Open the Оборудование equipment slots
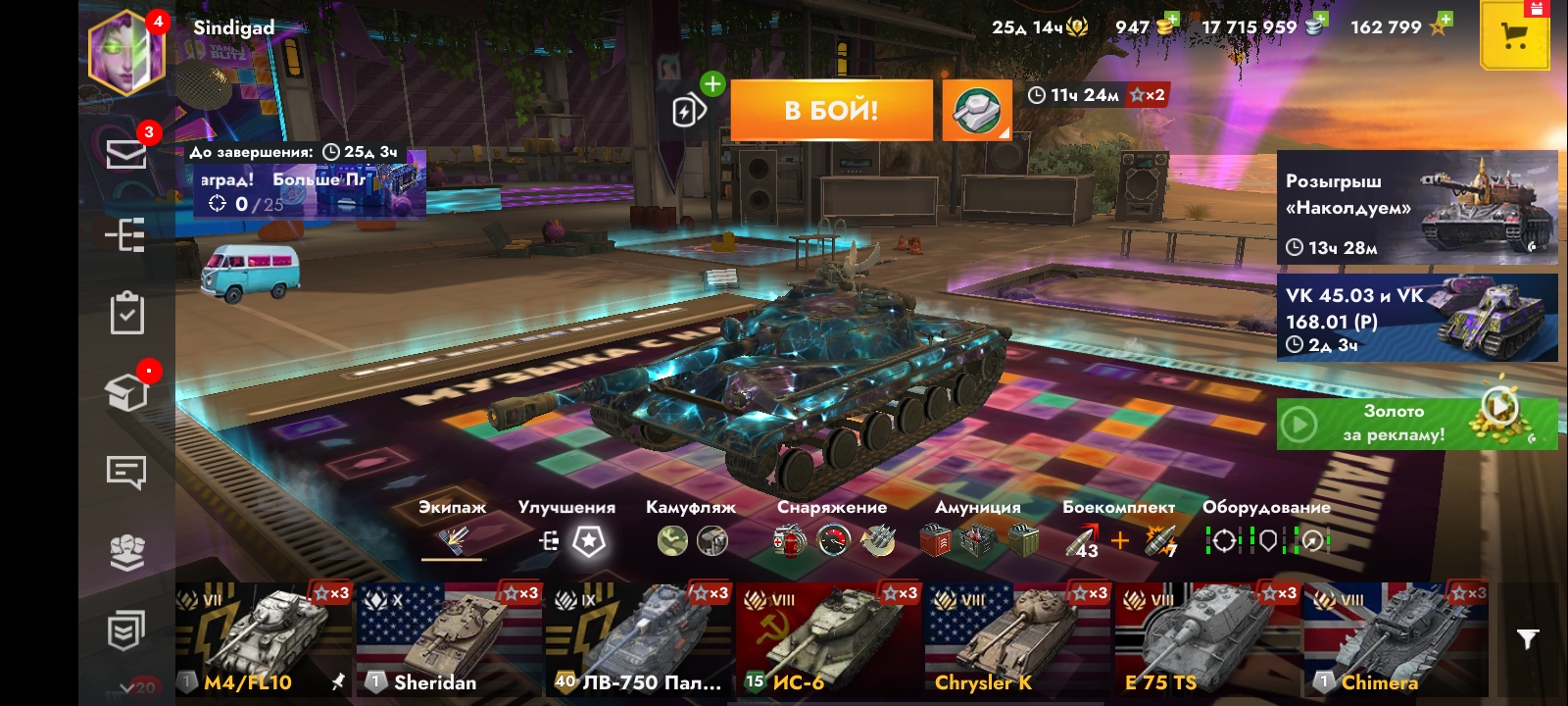 (1266, 539)
